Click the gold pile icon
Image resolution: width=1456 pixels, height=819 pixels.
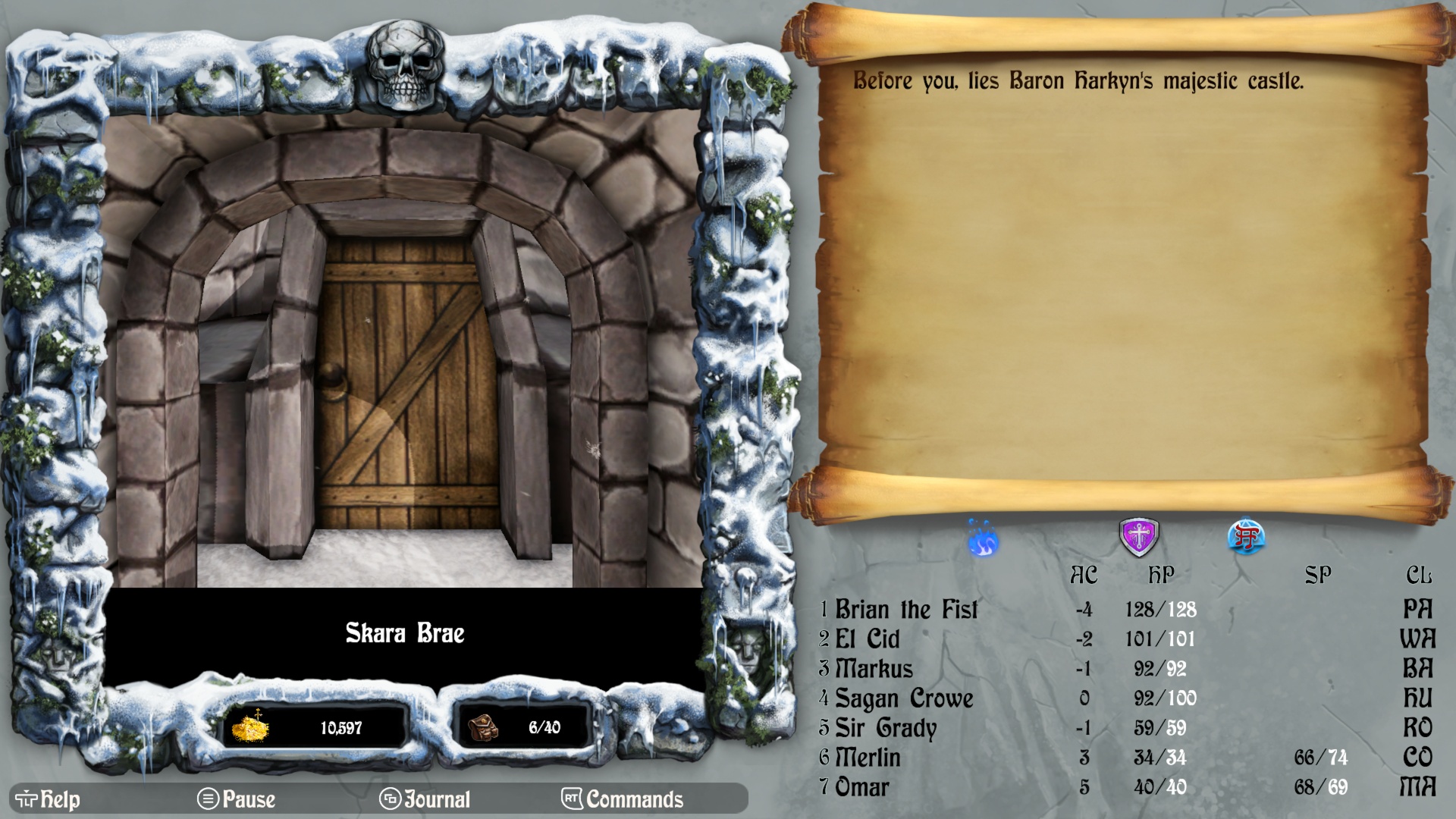[x=250, y=727]
